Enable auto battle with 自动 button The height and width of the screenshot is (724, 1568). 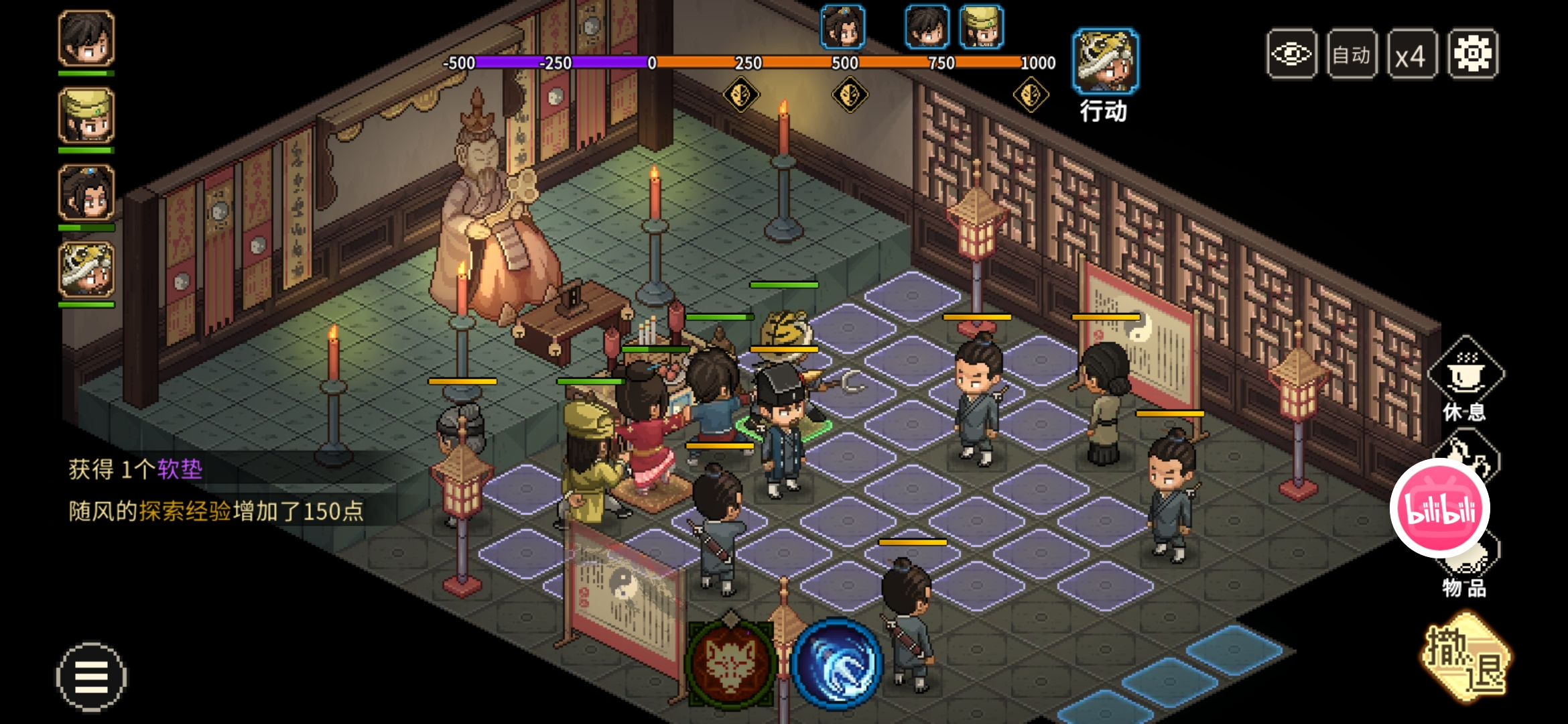[1352, 54]
